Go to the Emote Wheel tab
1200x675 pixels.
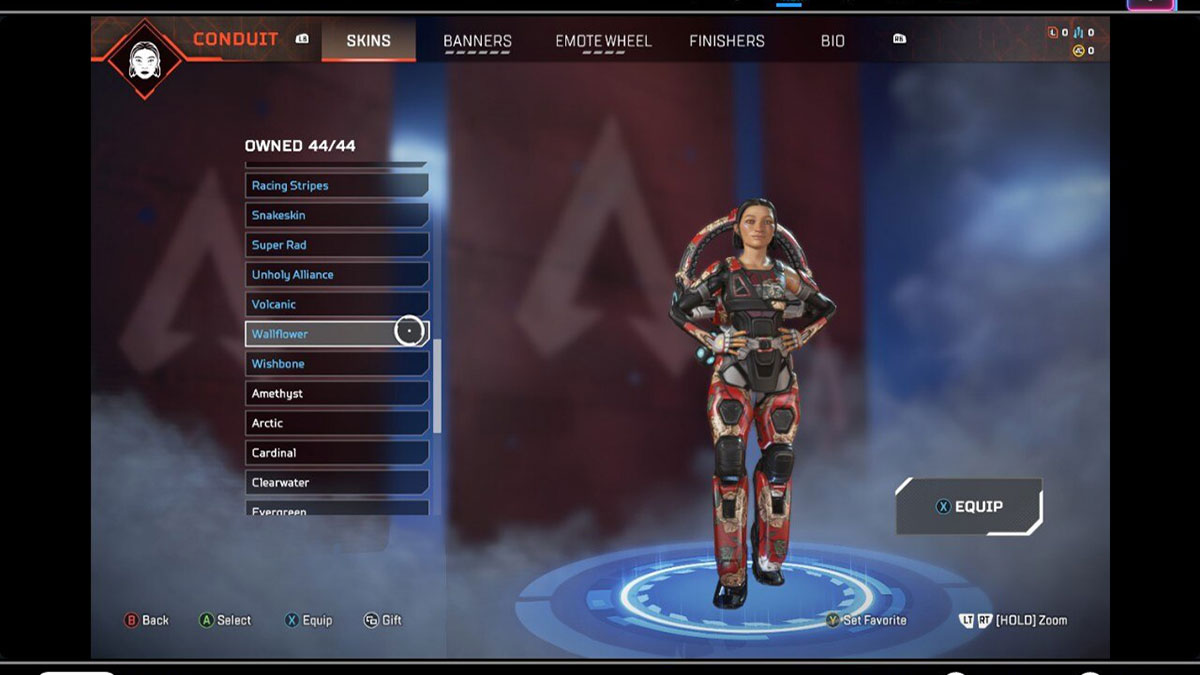(x=603, y=41)
